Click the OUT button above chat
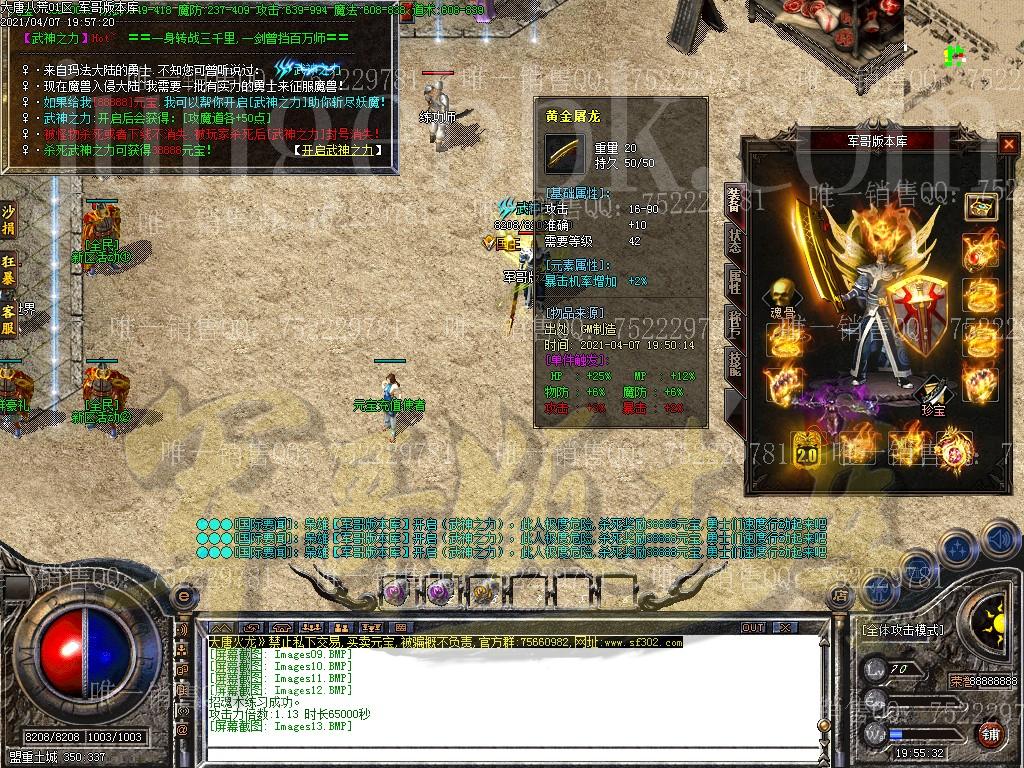The width and height of the screenshot is (1024, 768). tap(752, 628)
